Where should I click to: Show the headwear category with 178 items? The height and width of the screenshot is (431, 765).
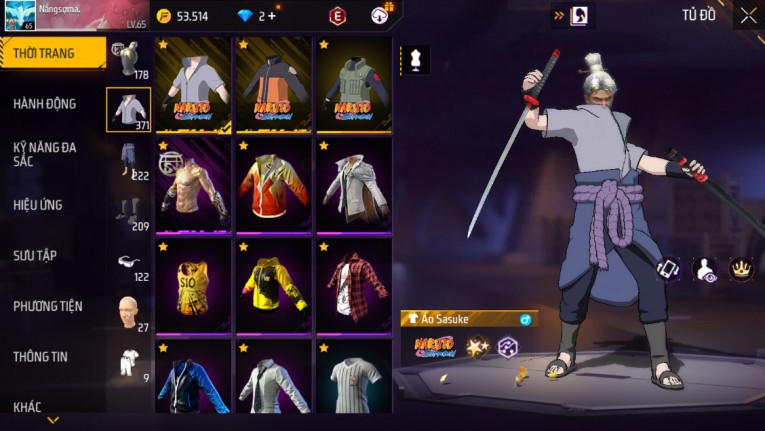128,60
